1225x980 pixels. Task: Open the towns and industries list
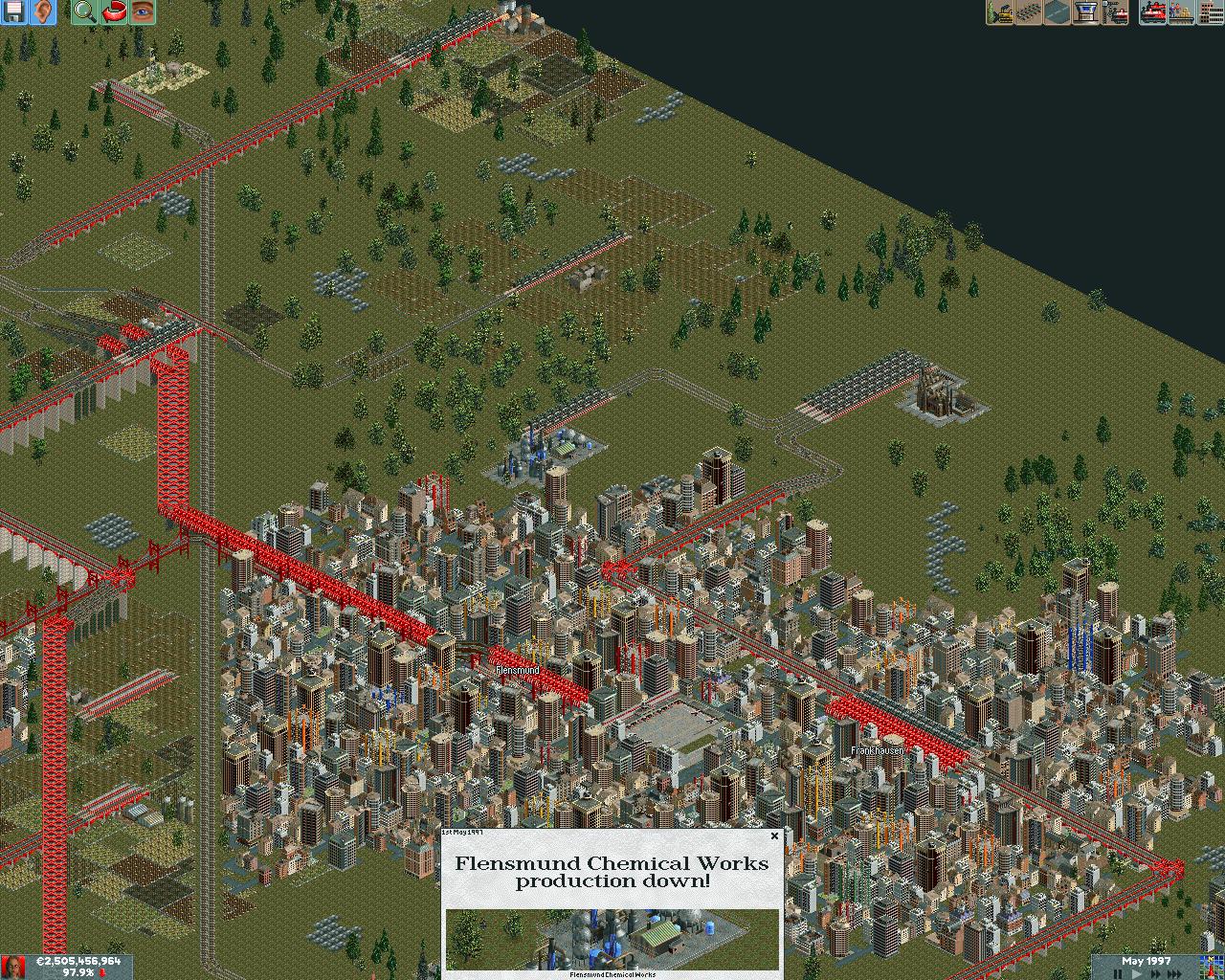1211,12
